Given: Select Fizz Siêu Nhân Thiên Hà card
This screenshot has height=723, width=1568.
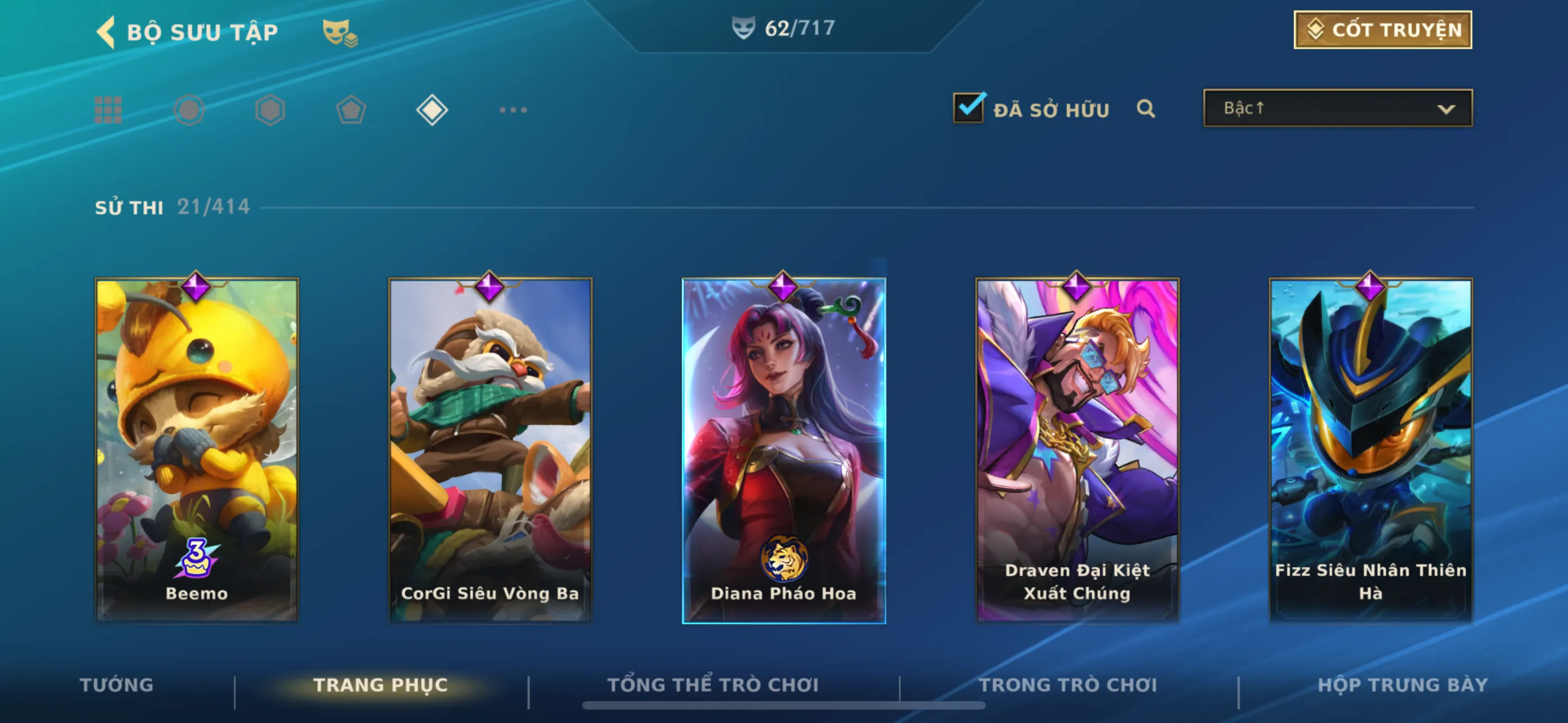Looking at the screenshot, I should tap(1370, 451).
